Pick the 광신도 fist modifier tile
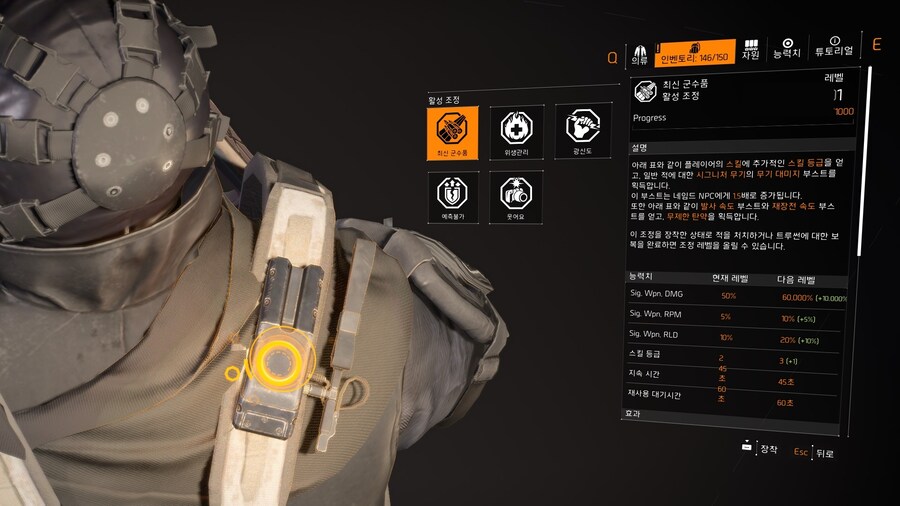Viewport: 900px width, 506px height. (581, 132)
